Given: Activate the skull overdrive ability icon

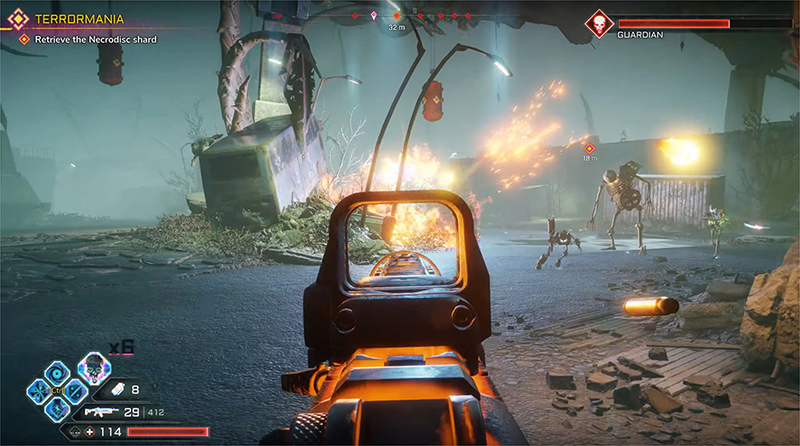Looking at the screenshot, I should pyautogui.click(x=94, y=369).
